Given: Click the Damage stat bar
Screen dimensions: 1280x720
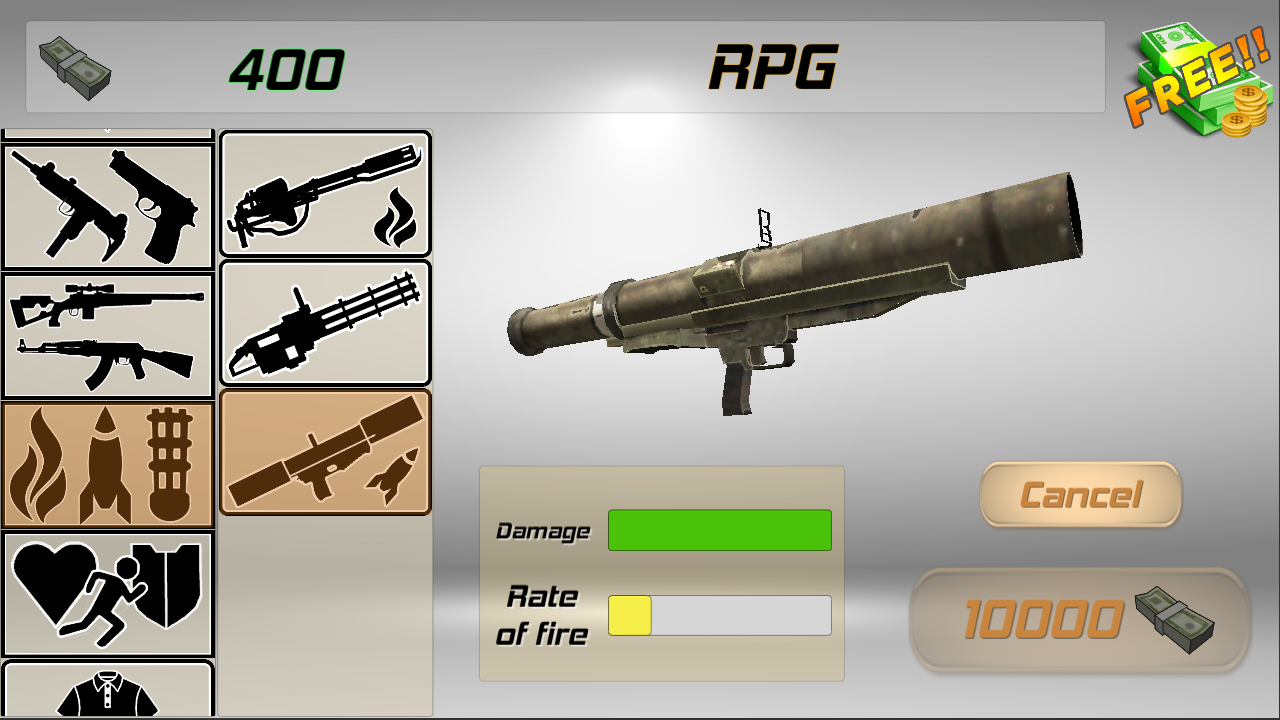Looking at the screenshot, I should click(720, 529).
